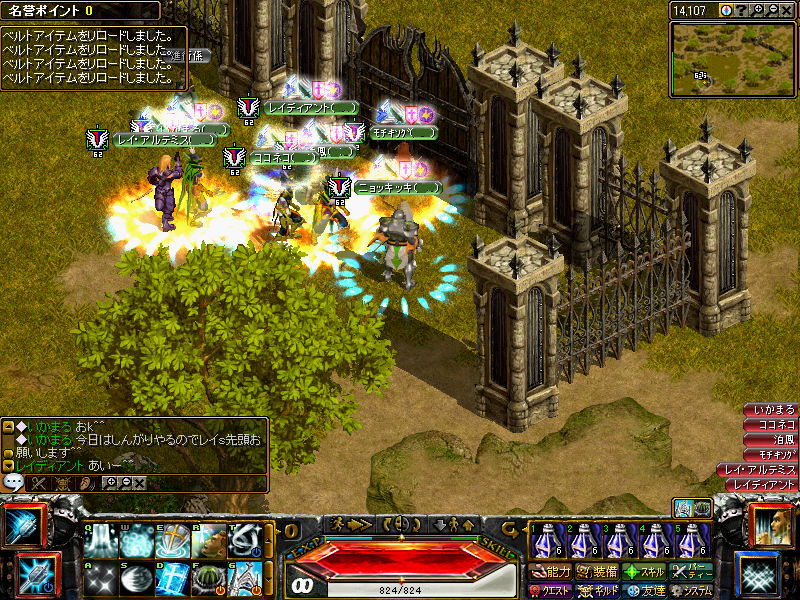Select party member いかまる in the list
The width and height of the screenshot is (800, 600).
click(773, 410)
